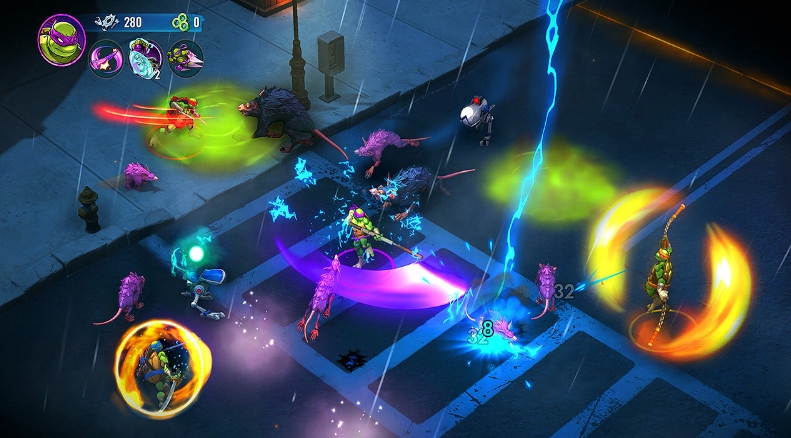
Task: Trigger the turtle dash attack ability
Action: point(183,58)
